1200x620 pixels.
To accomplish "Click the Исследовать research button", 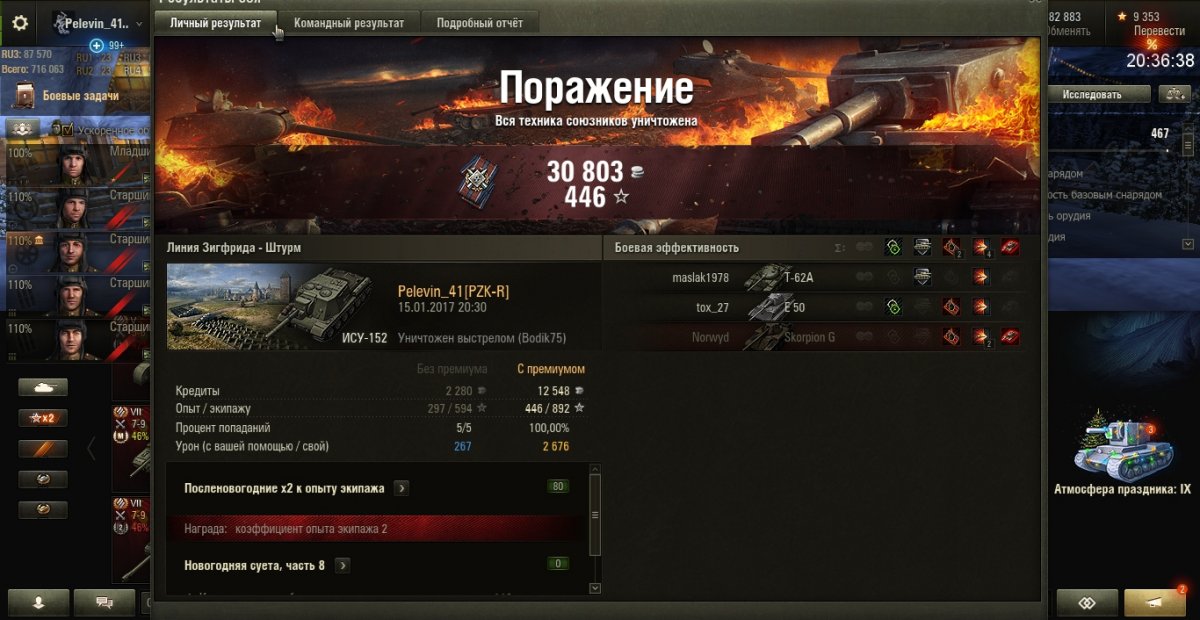I will coord(1091,94).
